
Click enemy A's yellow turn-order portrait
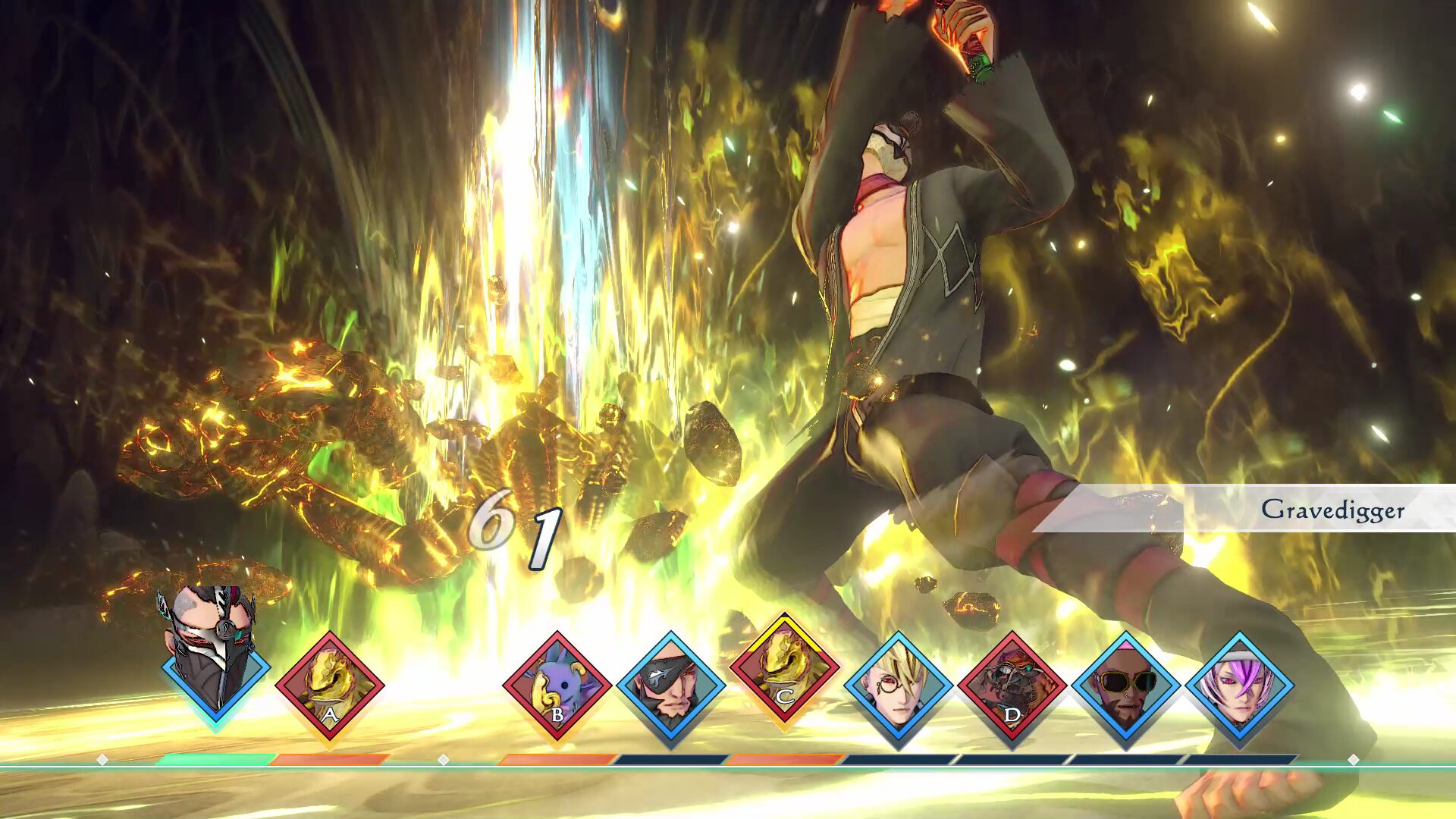pyautogui.click(x=330, y=686)
